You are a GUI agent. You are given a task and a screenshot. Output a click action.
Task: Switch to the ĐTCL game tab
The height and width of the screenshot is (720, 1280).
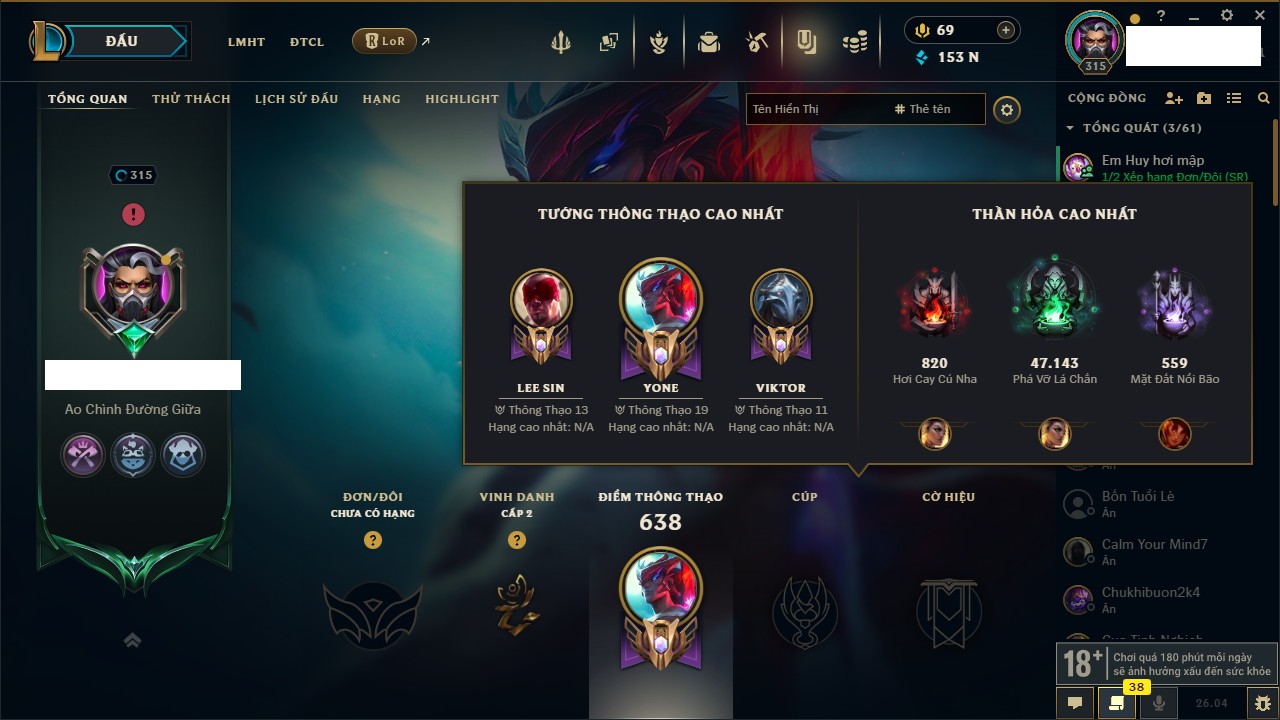tap(307, 42)
